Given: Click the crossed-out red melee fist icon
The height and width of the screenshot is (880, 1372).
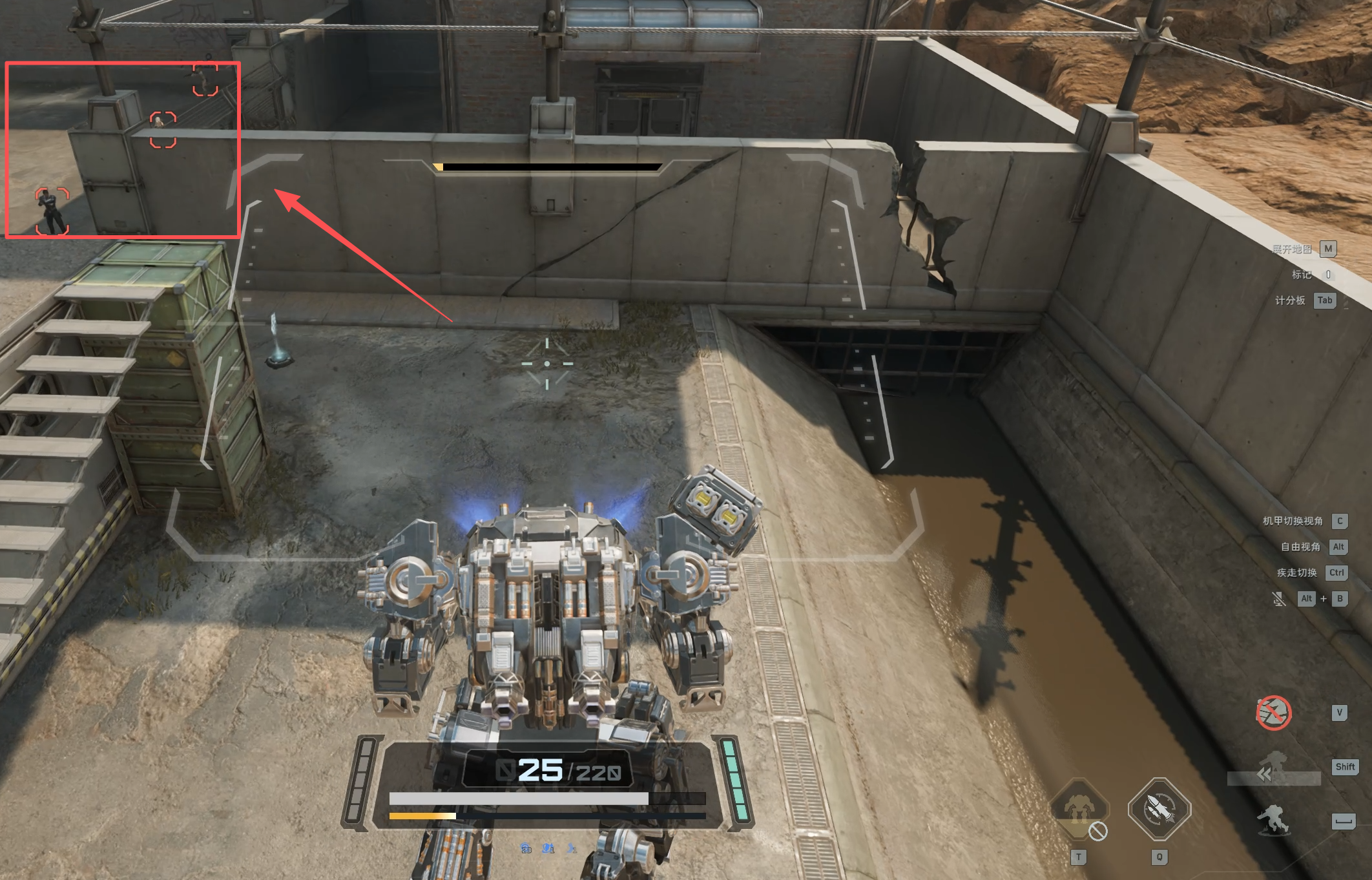Looking at the screenshot, I should coord(1273,713).
